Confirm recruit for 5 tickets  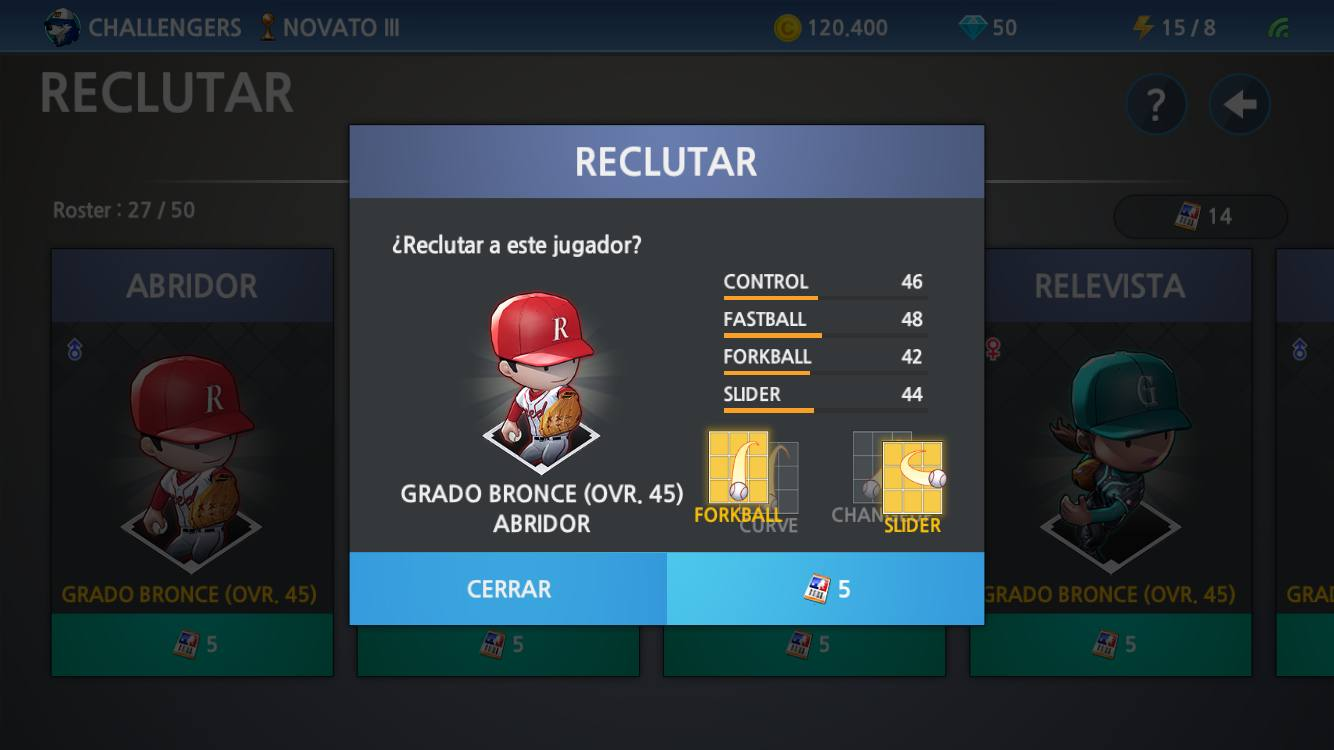click(826, 589)
